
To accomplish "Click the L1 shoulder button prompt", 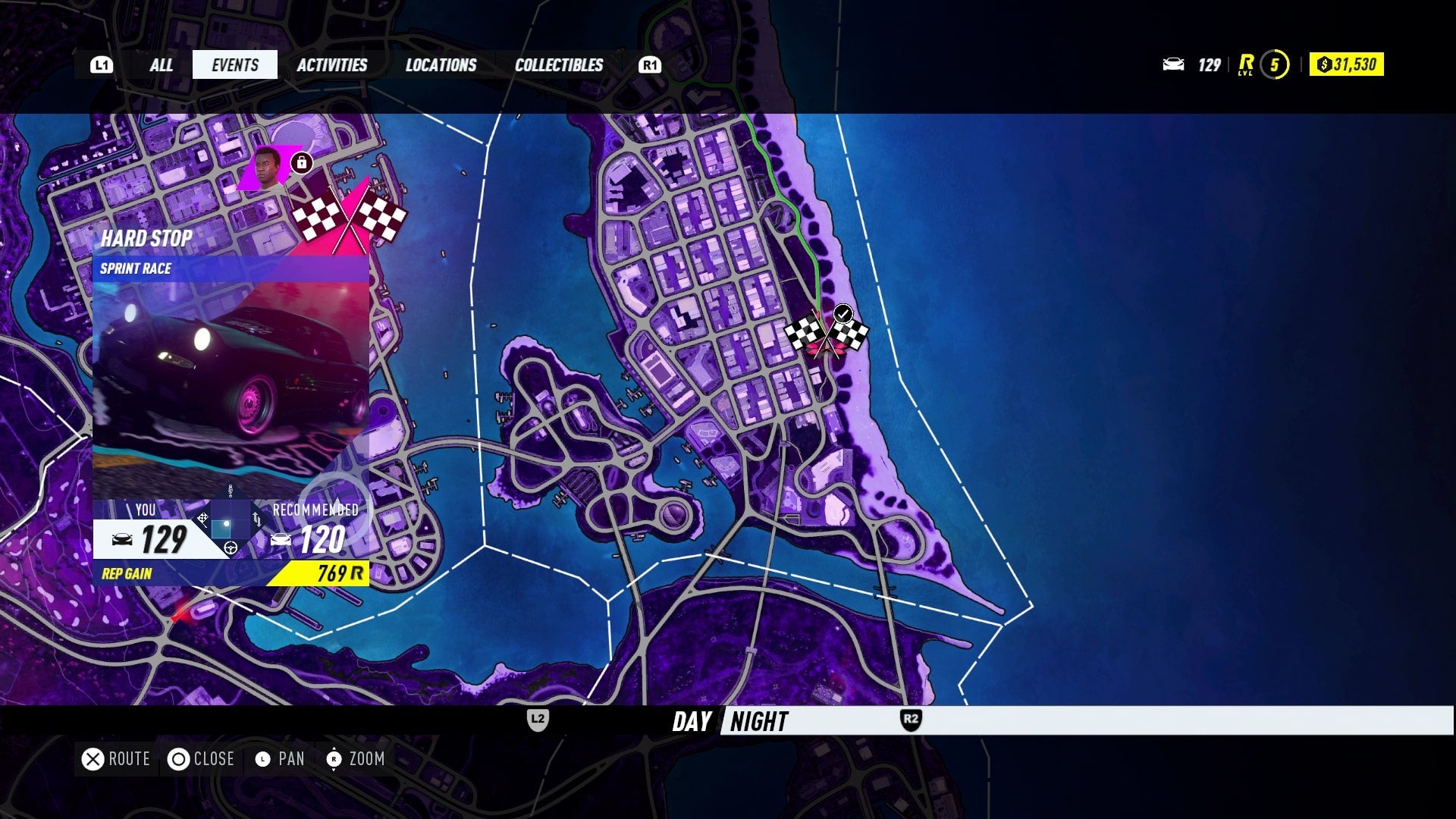I will pyautogui.click(x=101, y=64).
